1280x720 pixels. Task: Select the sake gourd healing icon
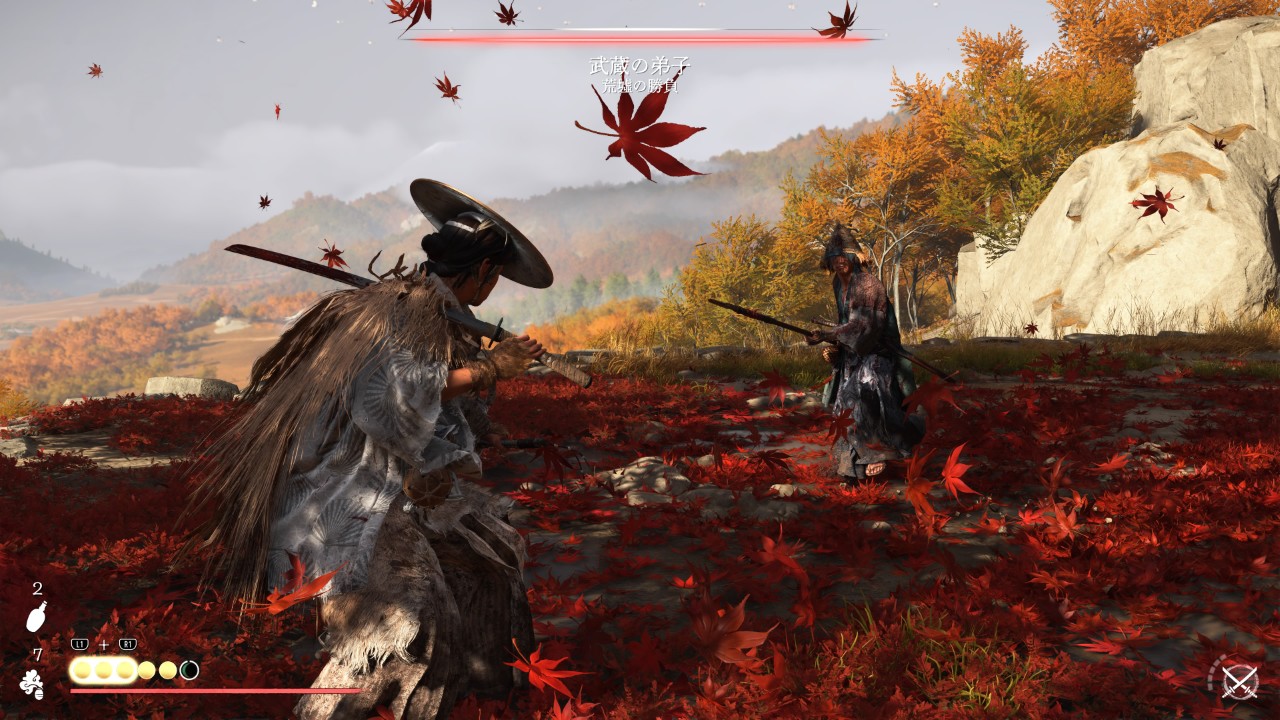click(x=36, y=618)
